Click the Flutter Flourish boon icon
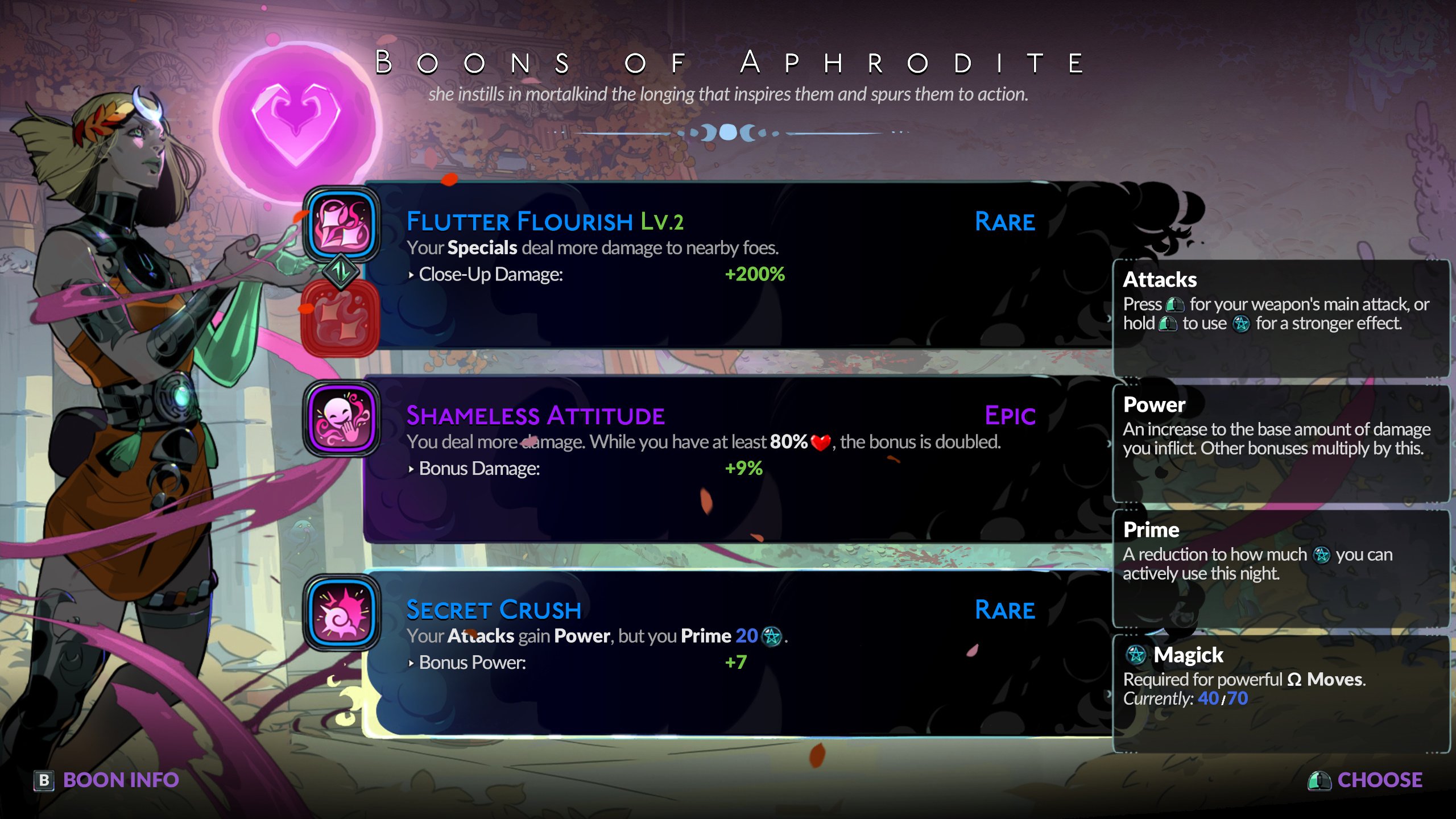This screenshot has width=1456, height=819. pos(341,225)
